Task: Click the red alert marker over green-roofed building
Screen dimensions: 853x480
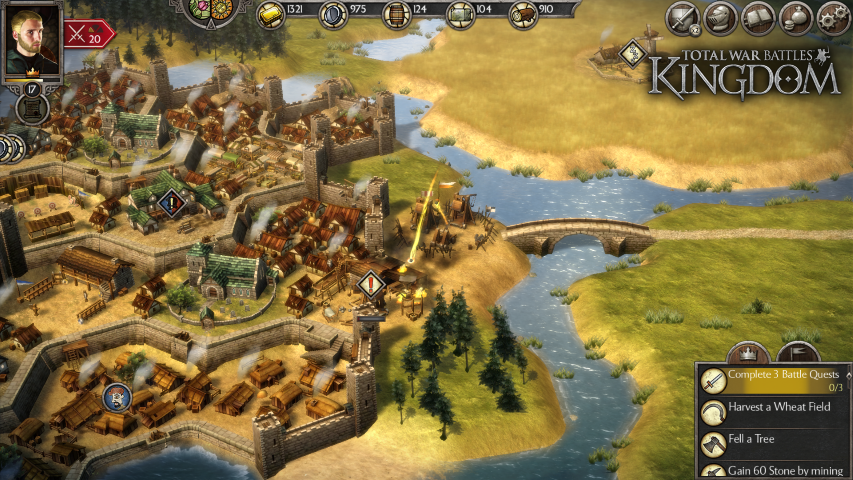Action: pyautogui.click(x=173, y=206)
